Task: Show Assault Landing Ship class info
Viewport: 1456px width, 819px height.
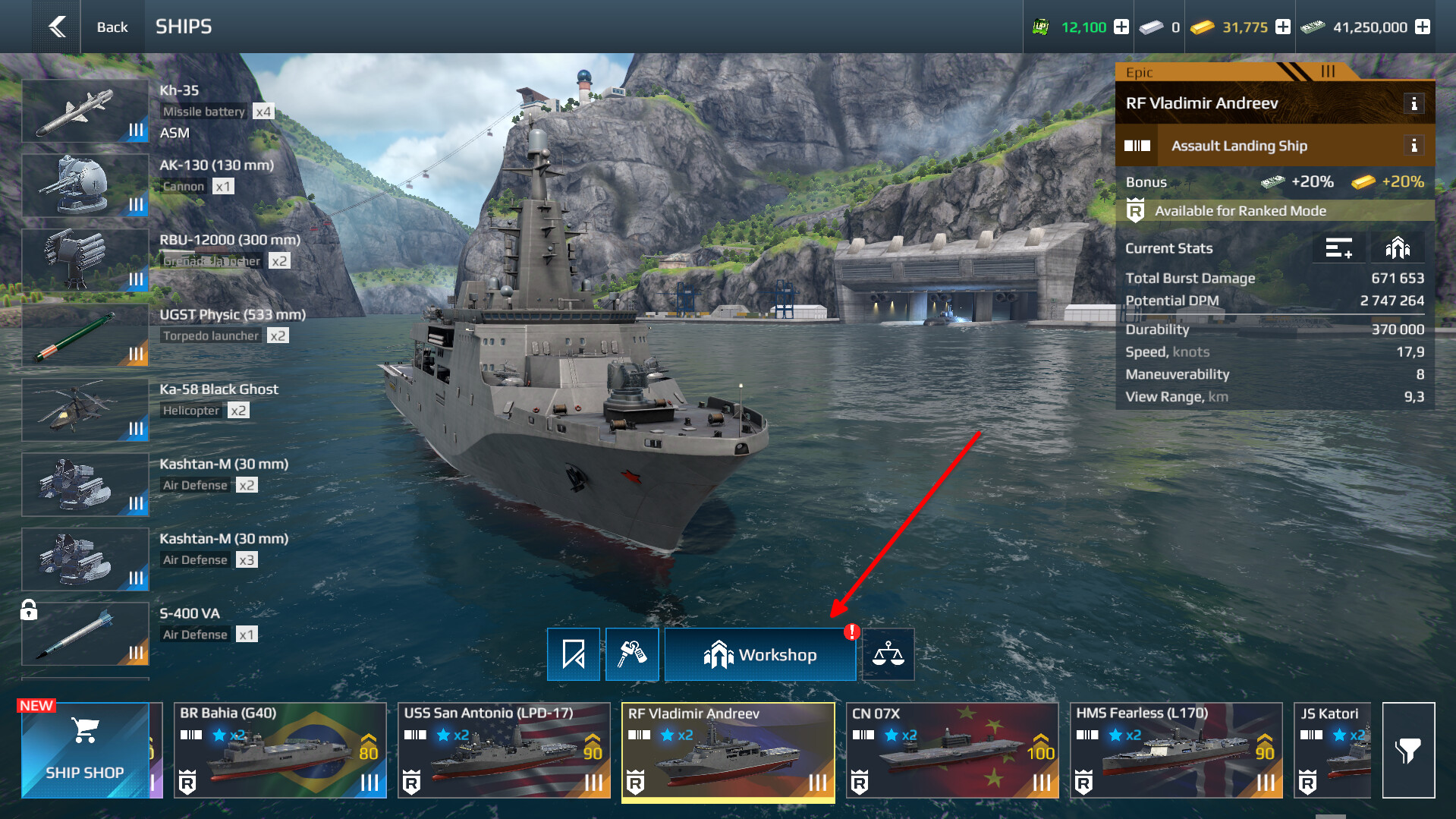Action: [x=1414, y=146]
